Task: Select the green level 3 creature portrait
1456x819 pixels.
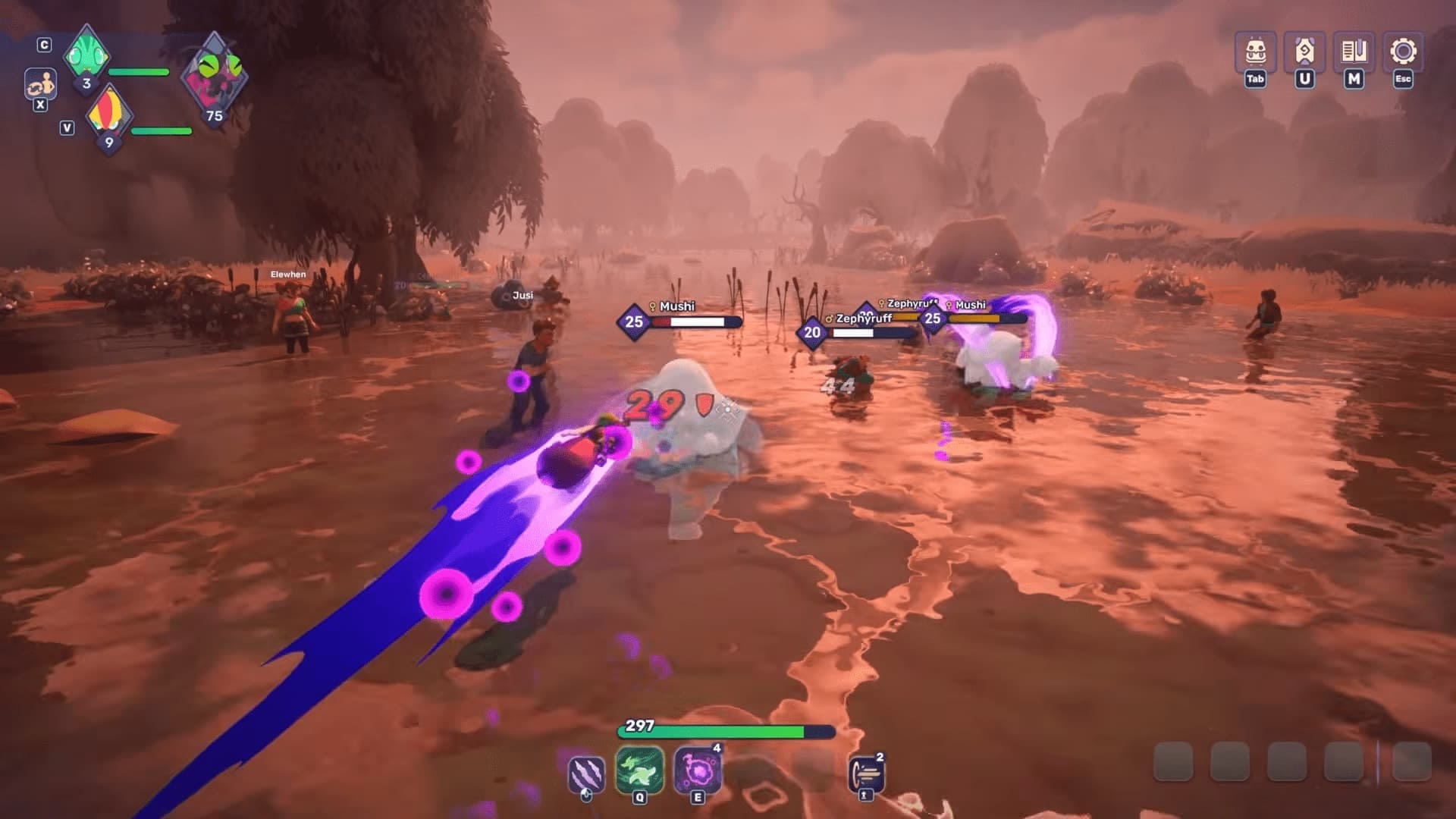Action: pyautogui.click(x=86, y=55)
